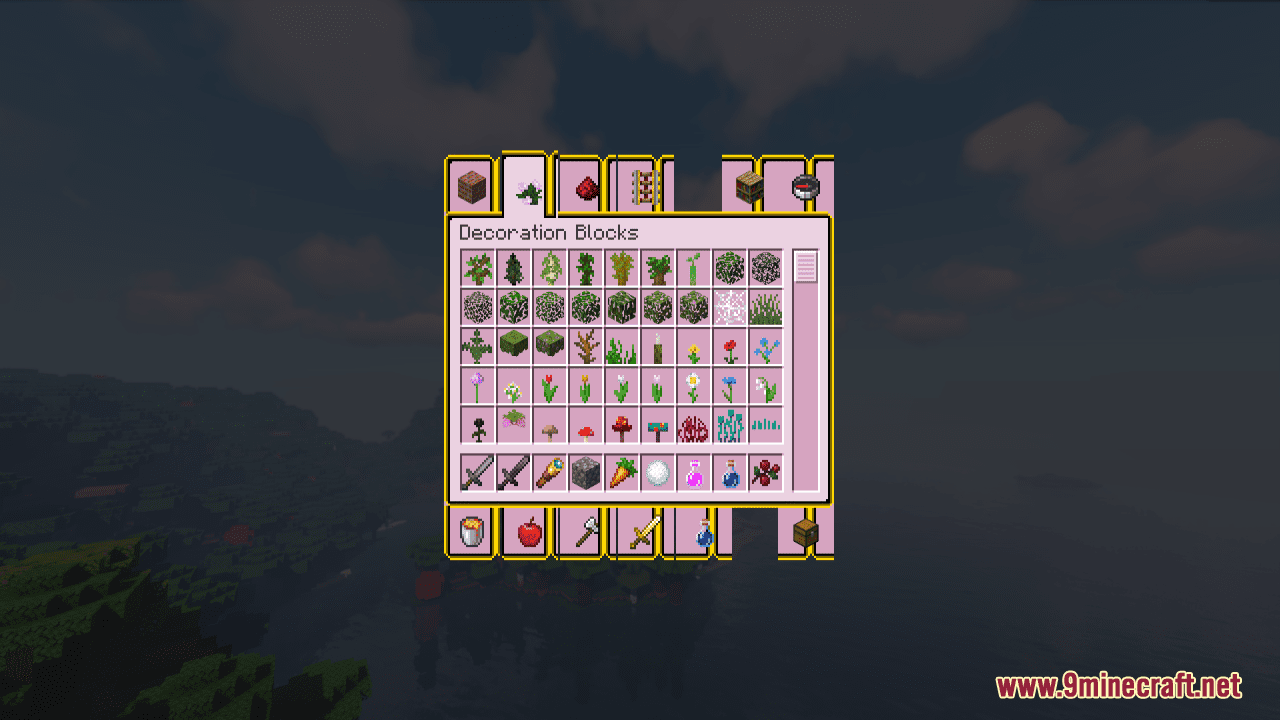The image size is (1280, 720).
Task: Select the oxeye daisy
Action: (694, 385)
